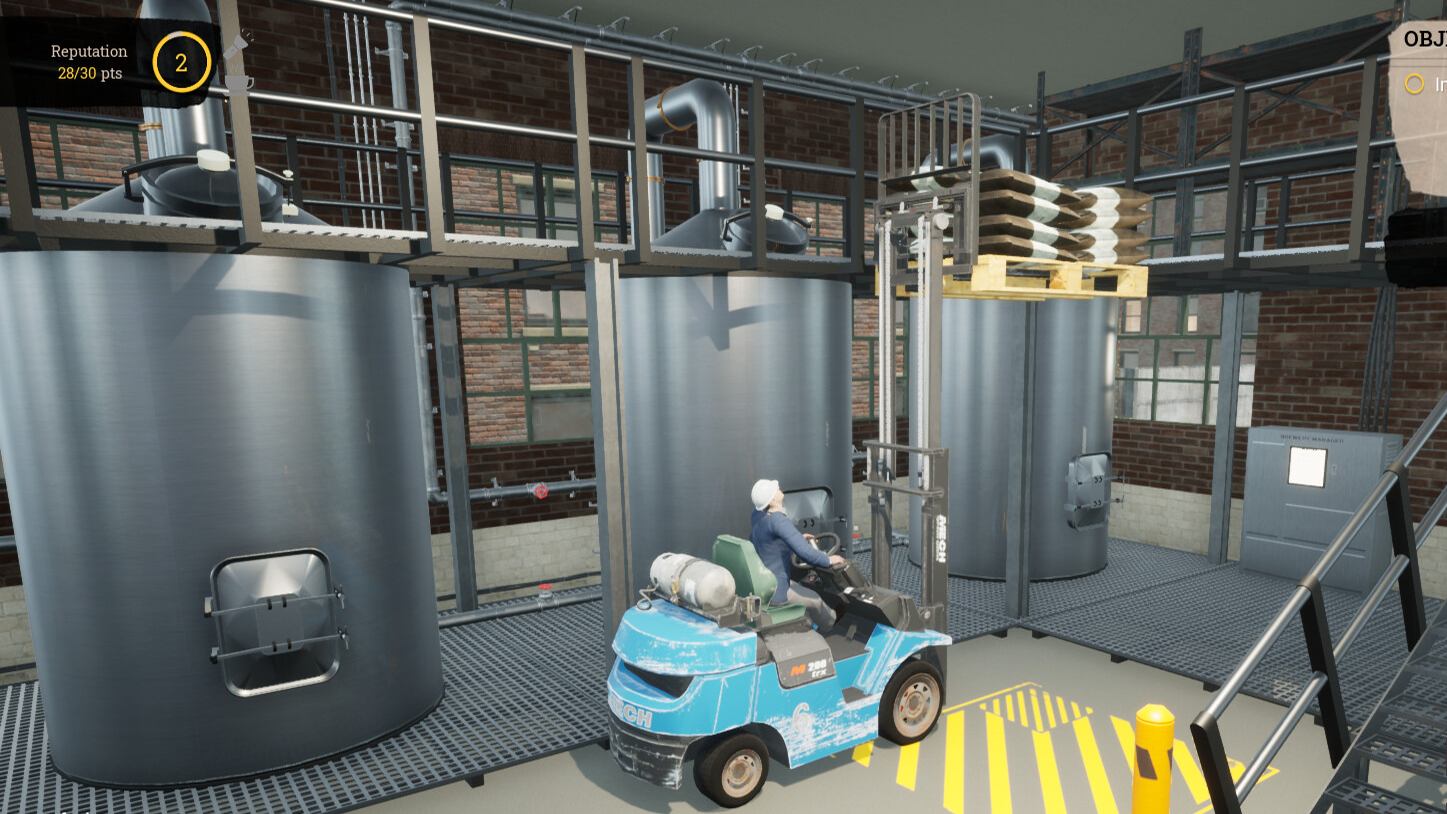Select the flashlight icon on the HUD
This screenshot has width=1447, height=814.
(236, 45)
